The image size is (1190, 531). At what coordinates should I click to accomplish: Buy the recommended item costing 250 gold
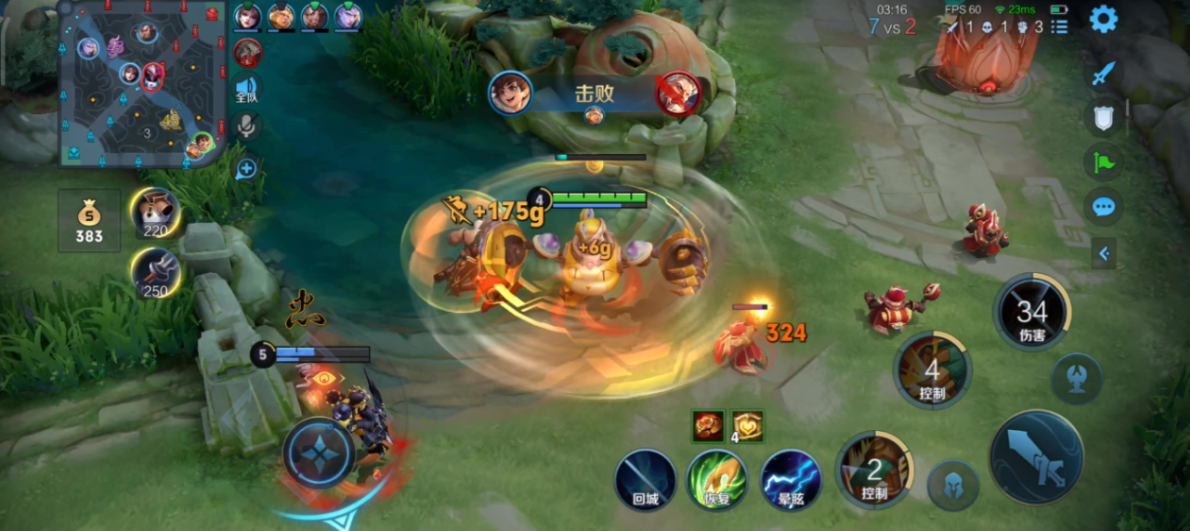[x=155, y=273]
